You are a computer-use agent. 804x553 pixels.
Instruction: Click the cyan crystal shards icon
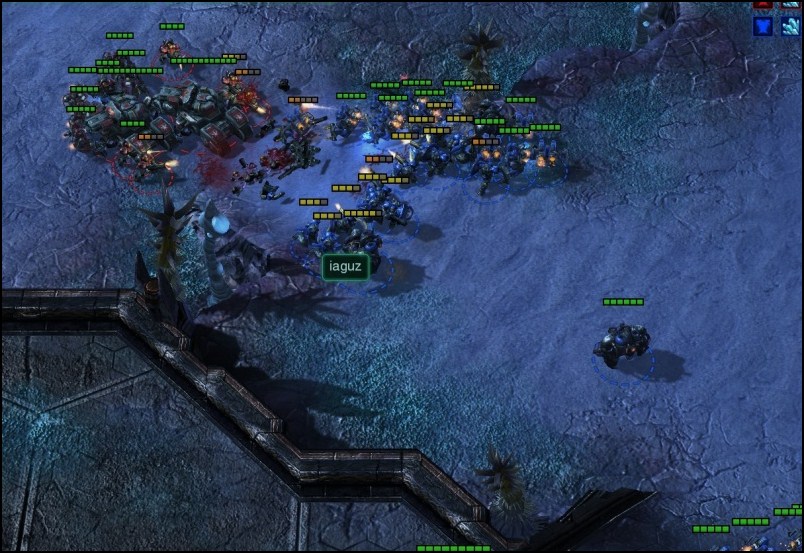(790, 26)
